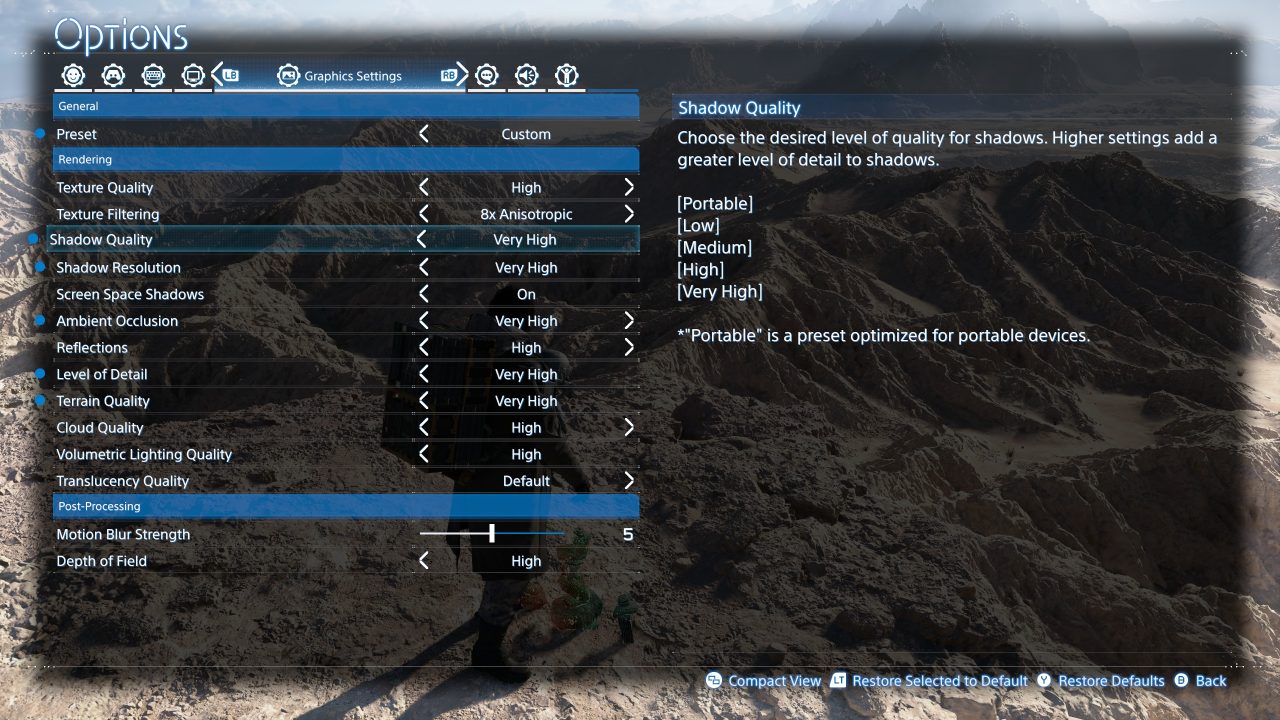Switch Depth of Field setting lower
1280x720 pixels.
coord(422,560)
